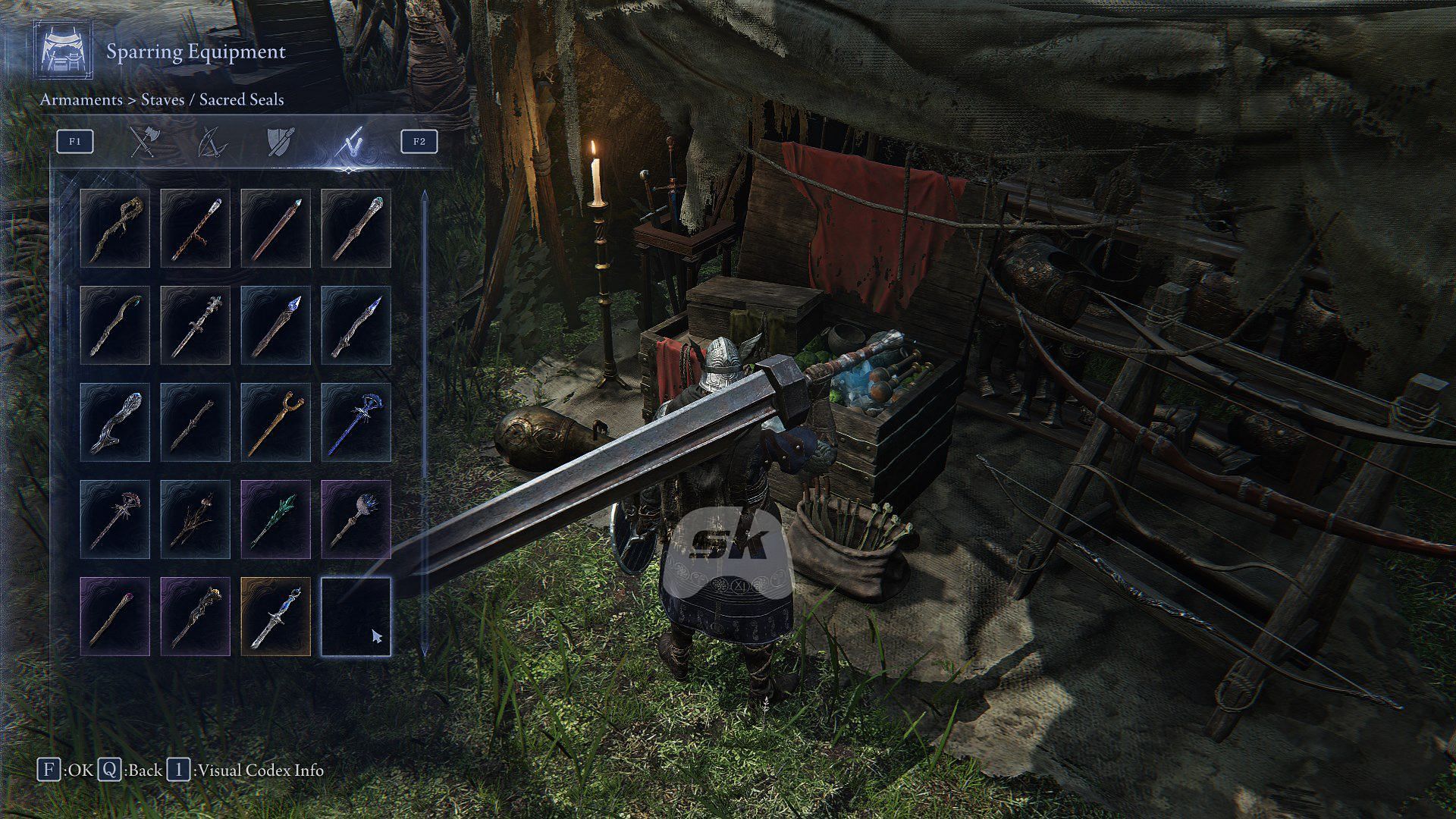This screenshot has height=819, width=1456.
Task: Choose the staff with the forked golden head
Action: pyautogui.click(x=276, y=422)
